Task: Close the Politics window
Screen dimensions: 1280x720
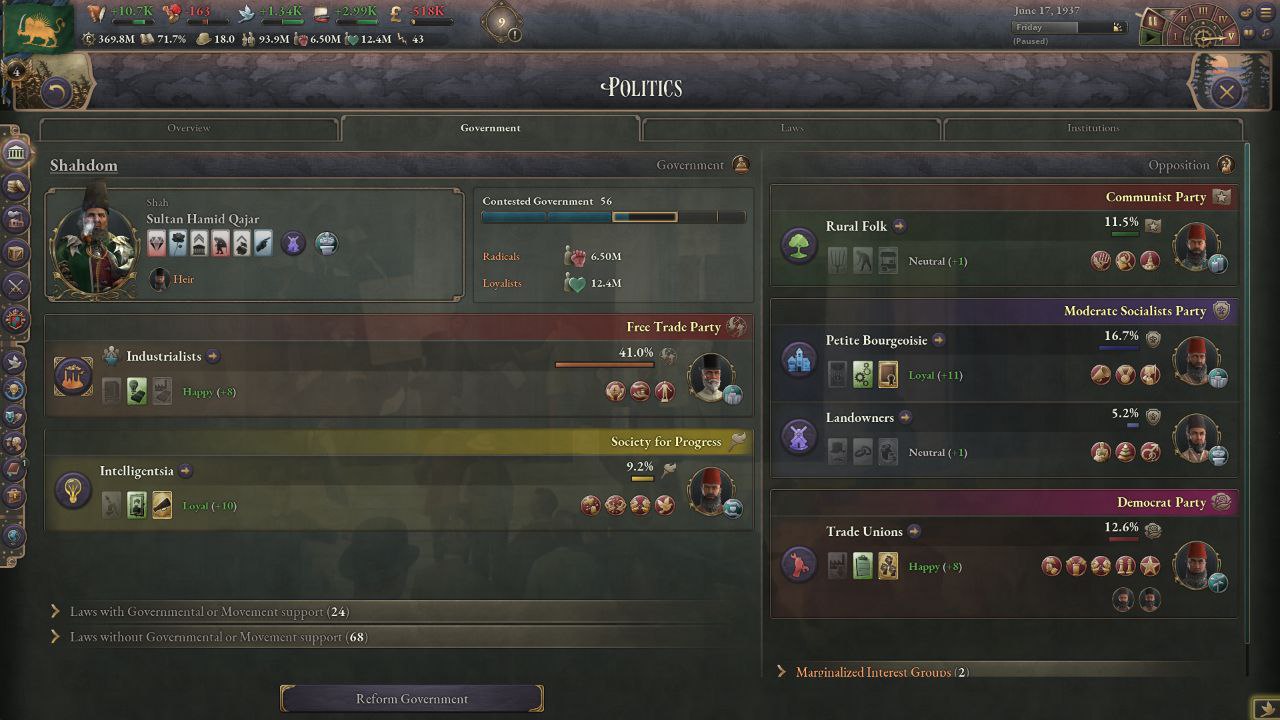Action: tap(1226, 93)
